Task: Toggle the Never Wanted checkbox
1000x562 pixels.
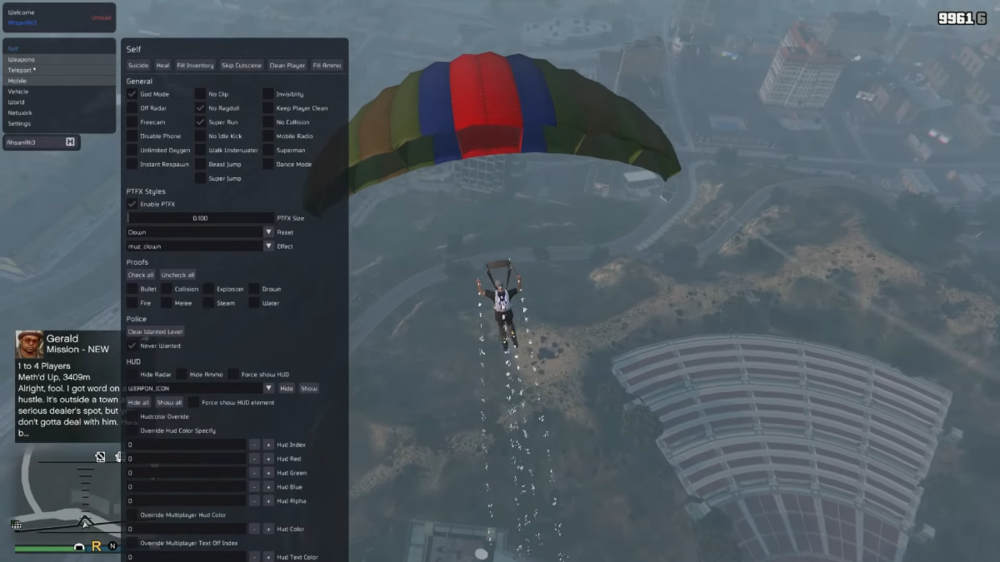Action: (132, 346)
